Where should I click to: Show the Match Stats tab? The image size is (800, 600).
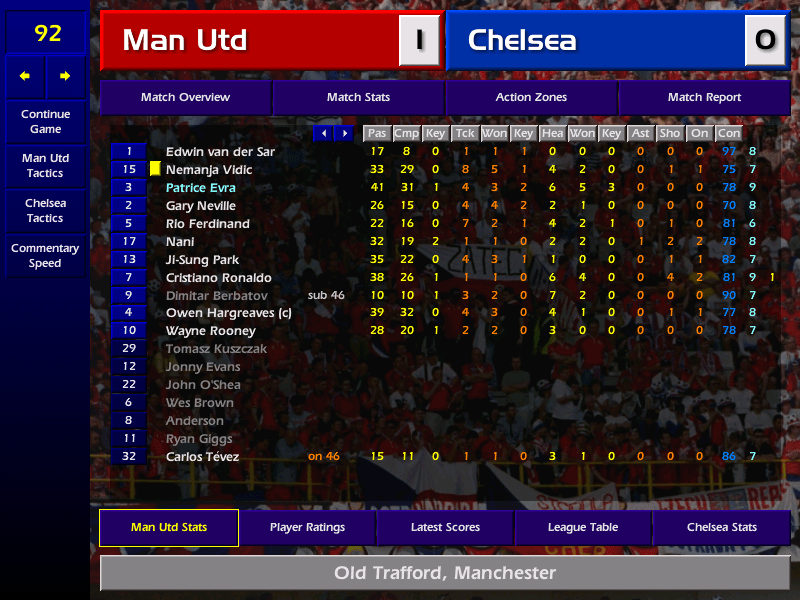tap(358, 98)
